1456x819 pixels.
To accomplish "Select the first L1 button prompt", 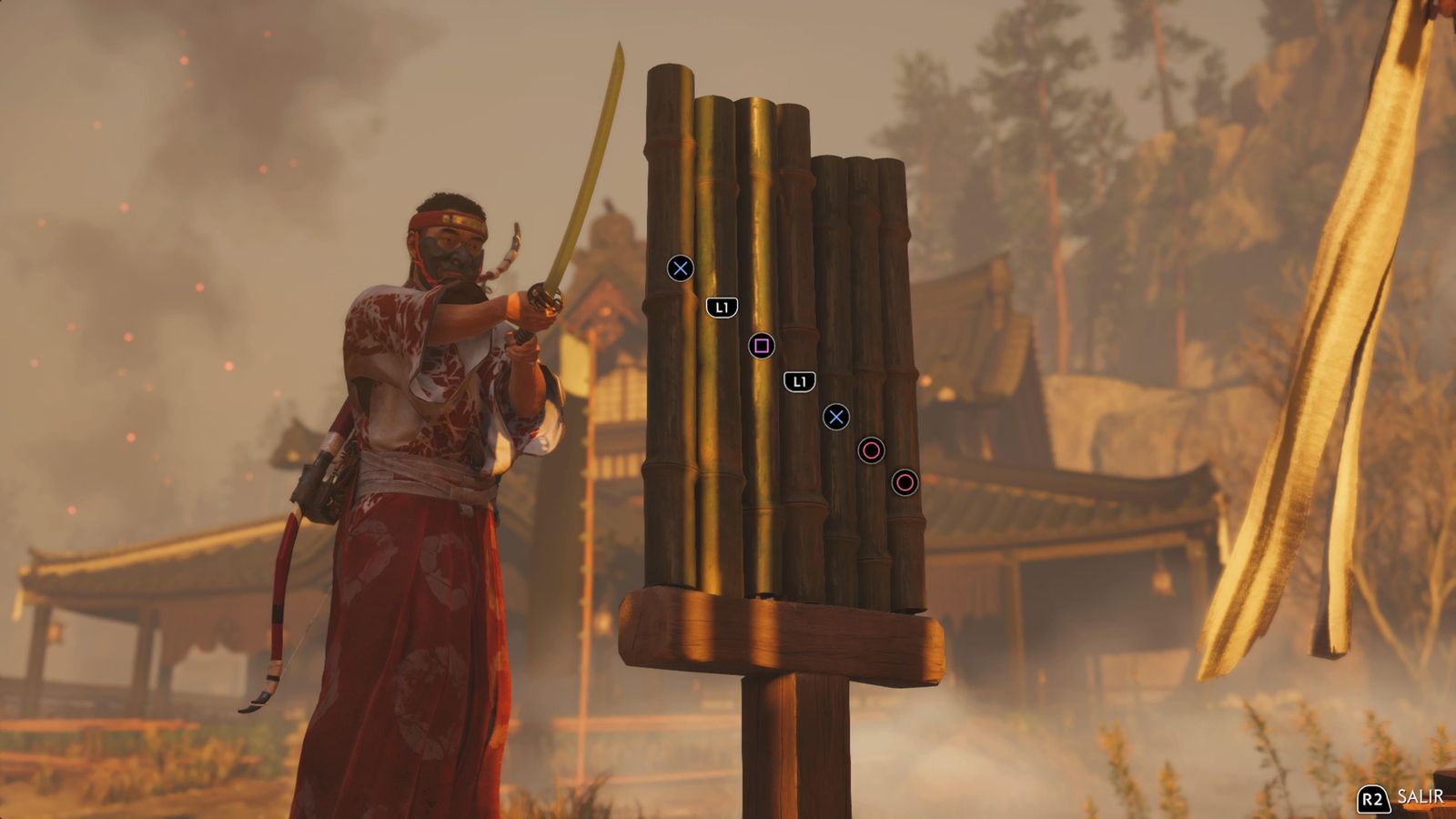I will point(721,308).
